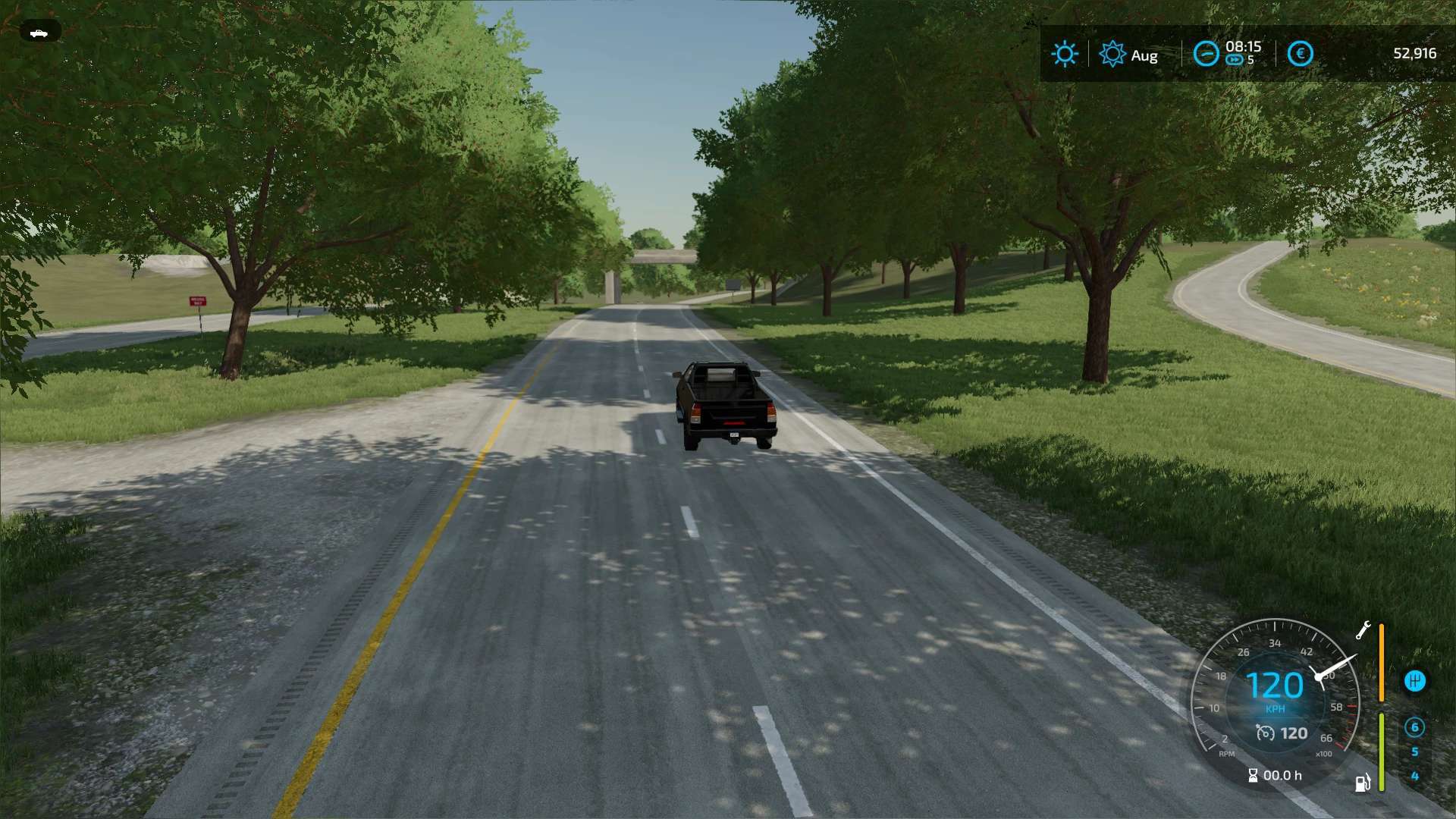The height and width of the screenshot is (819, 1456).
Task: Activate the cruise control icon
Action: [1265, 733]
